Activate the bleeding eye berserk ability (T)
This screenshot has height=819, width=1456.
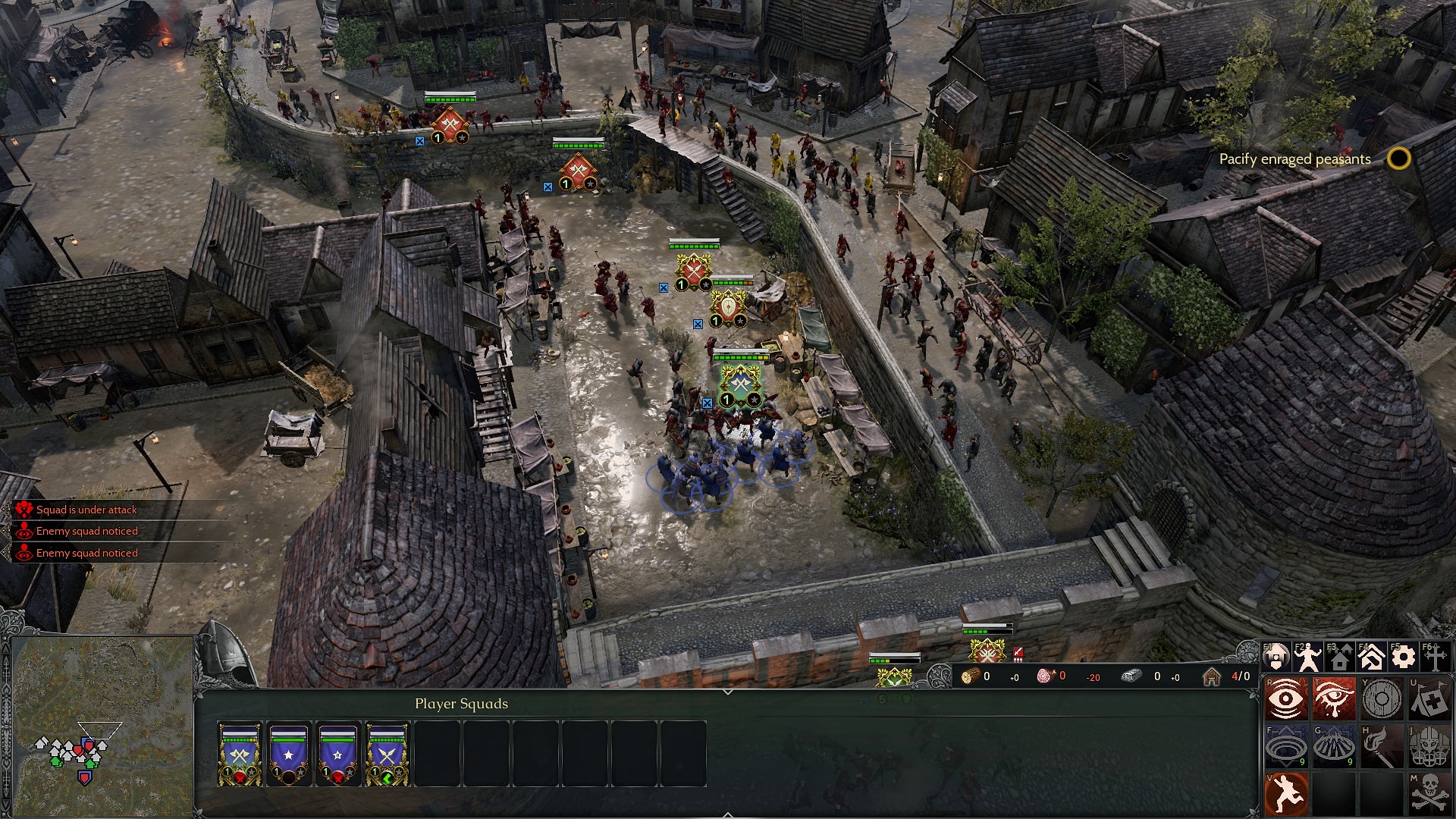pos(1335,698)
